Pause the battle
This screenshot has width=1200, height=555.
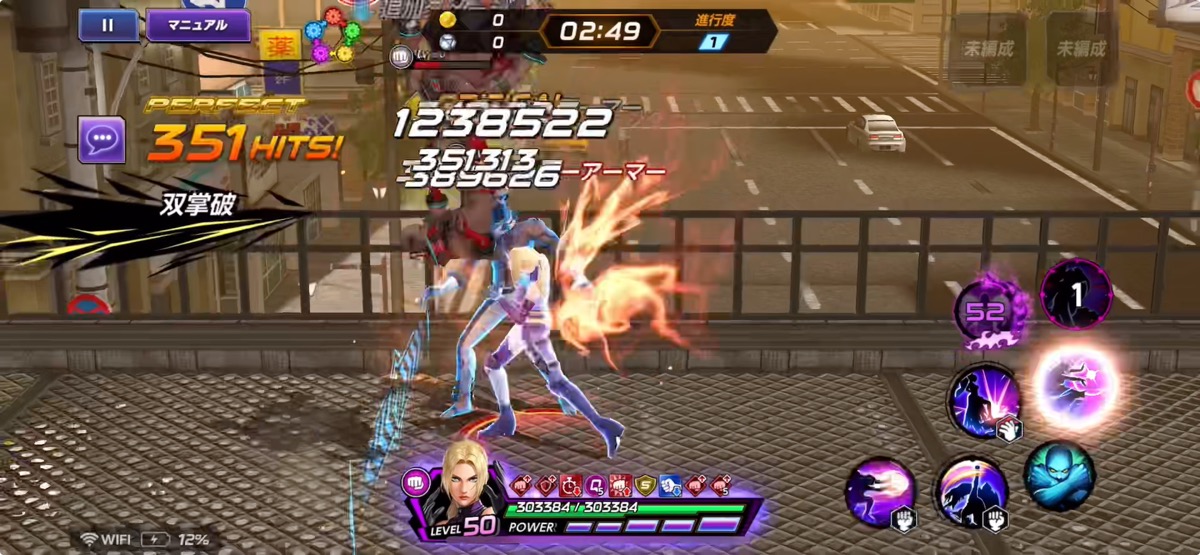[x=108, y=25]
